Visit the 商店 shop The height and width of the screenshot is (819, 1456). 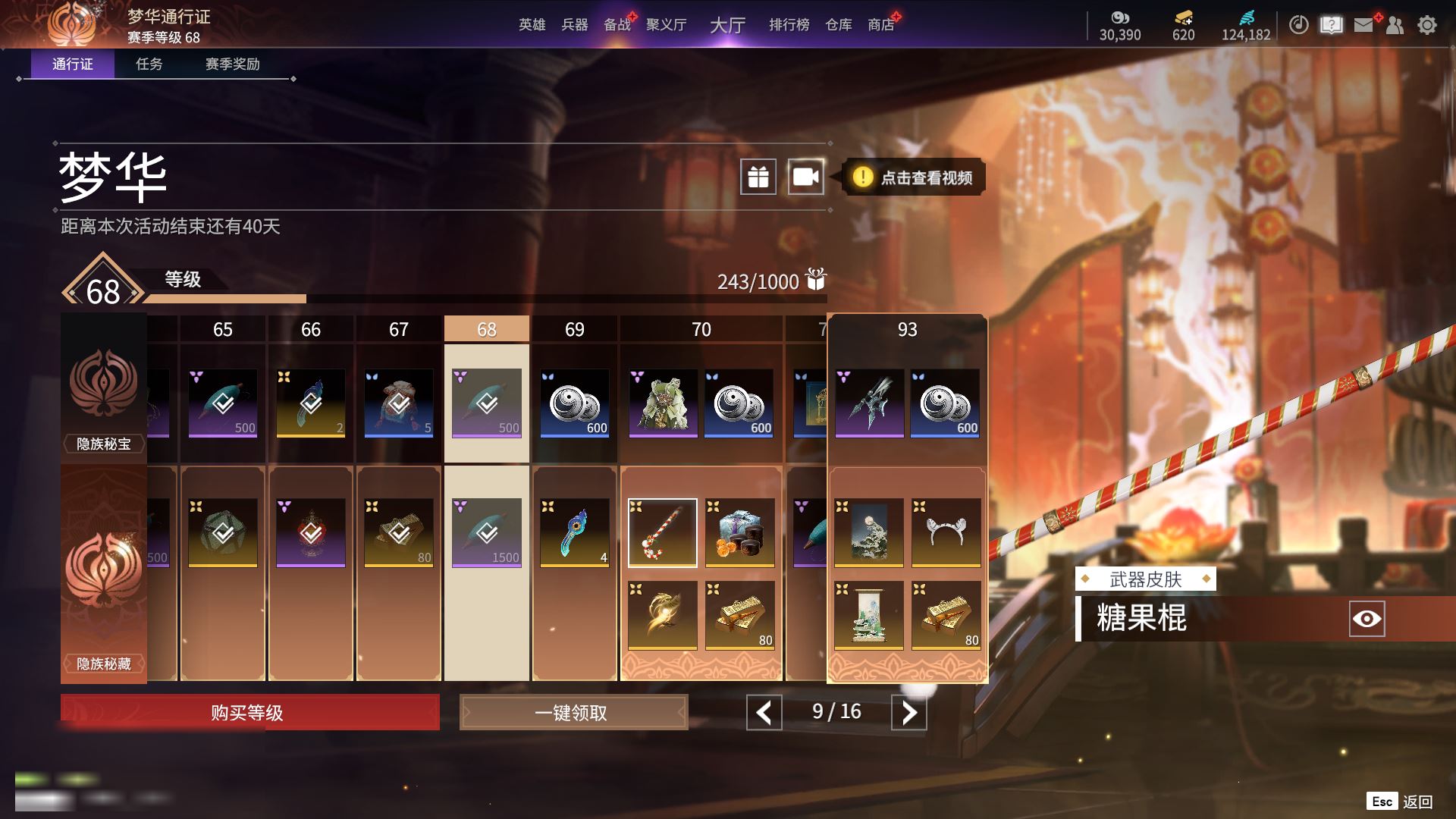tap(880, 25)
